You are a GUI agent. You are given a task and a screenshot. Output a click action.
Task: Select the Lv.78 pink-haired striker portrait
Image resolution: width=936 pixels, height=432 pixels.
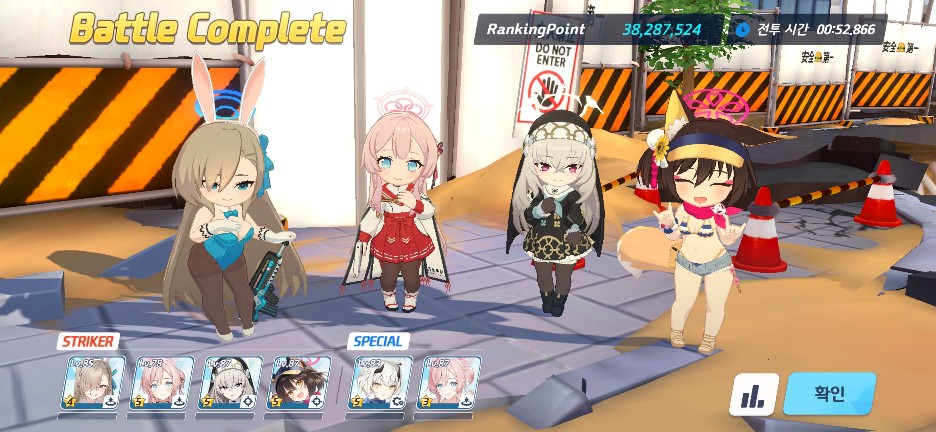pos(163,383)
